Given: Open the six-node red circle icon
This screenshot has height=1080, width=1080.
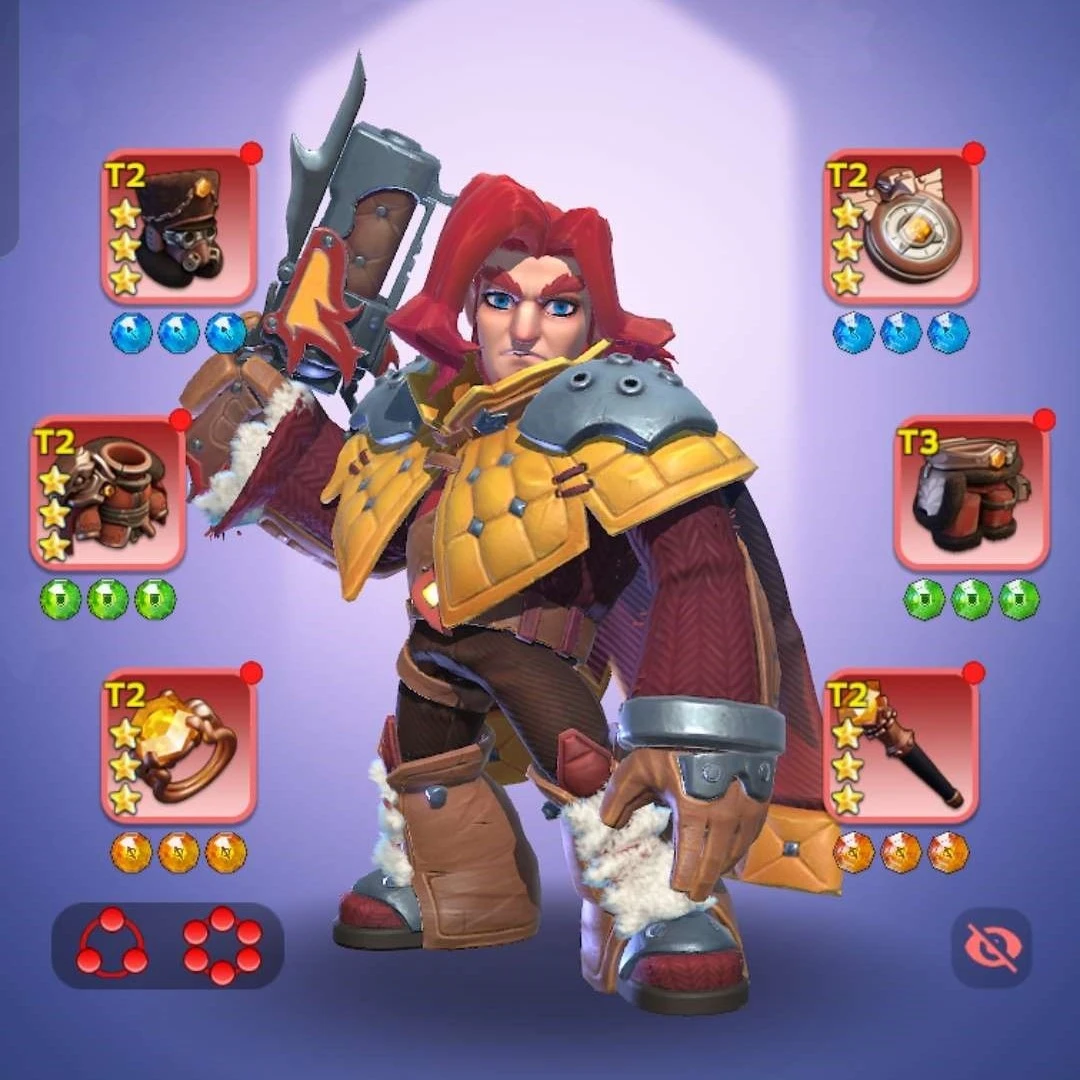Looking at the screenshot, I should click(x=222, y=945).
